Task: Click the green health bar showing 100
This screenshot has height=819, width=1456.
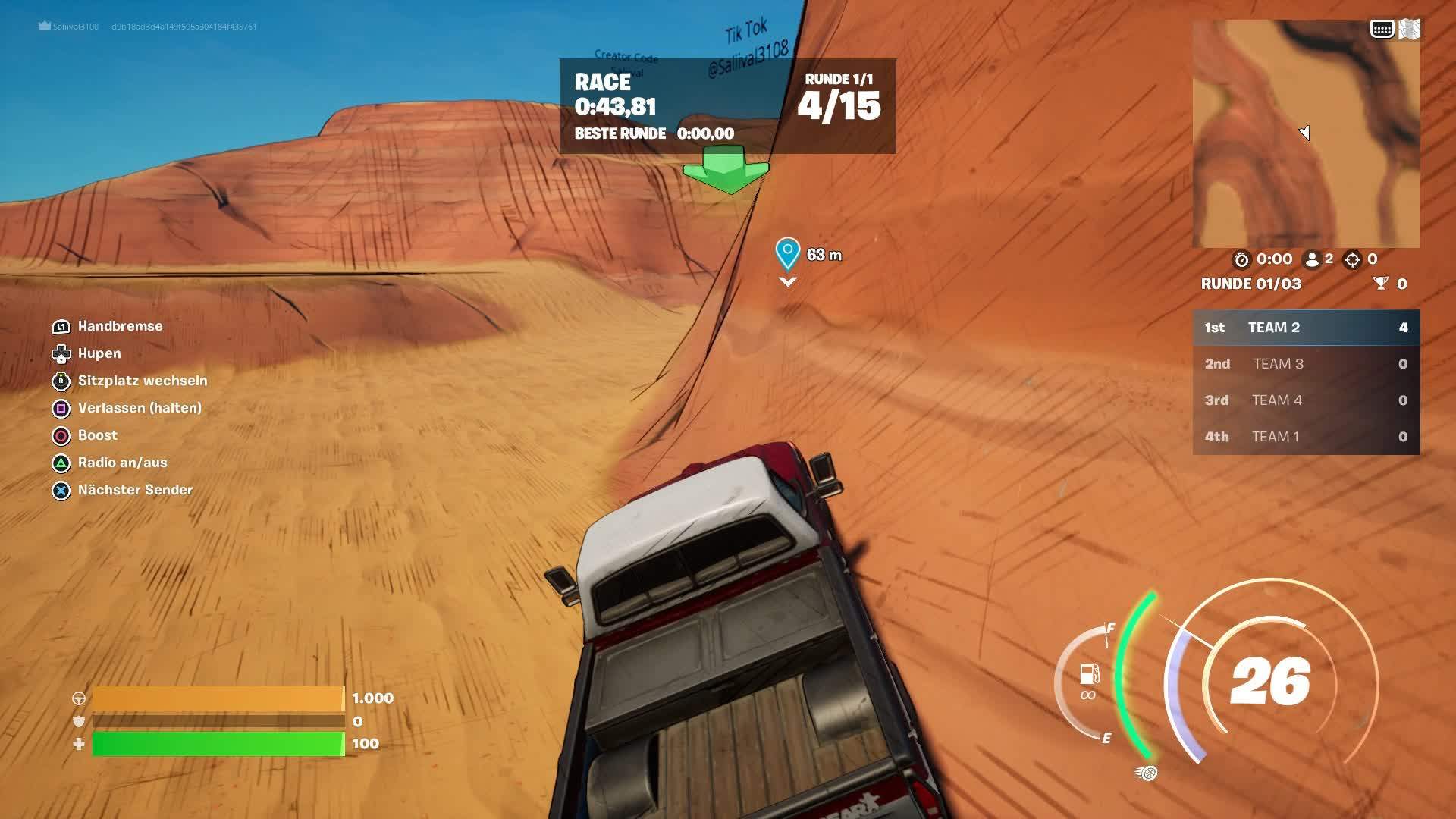Action: coord(216,744)
